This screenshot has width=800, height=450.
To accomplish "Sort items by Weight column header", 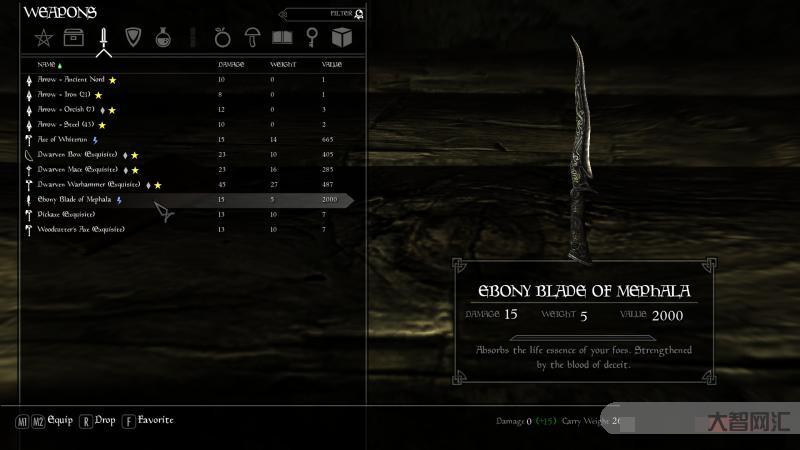I will [x=282, y=64].
